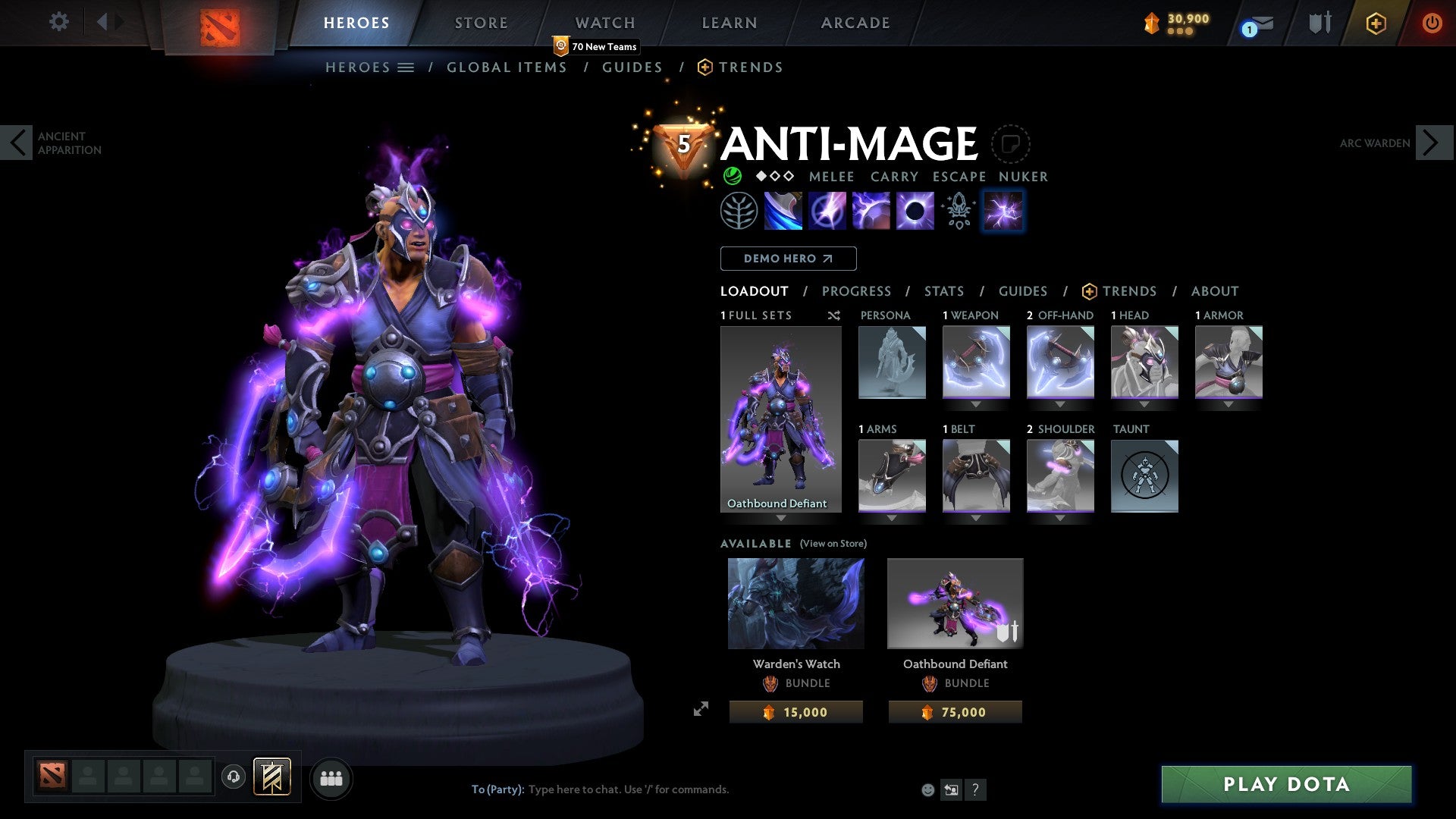Expand the 1 WEAPON item dropdown arrow

[x=976, y=404]
